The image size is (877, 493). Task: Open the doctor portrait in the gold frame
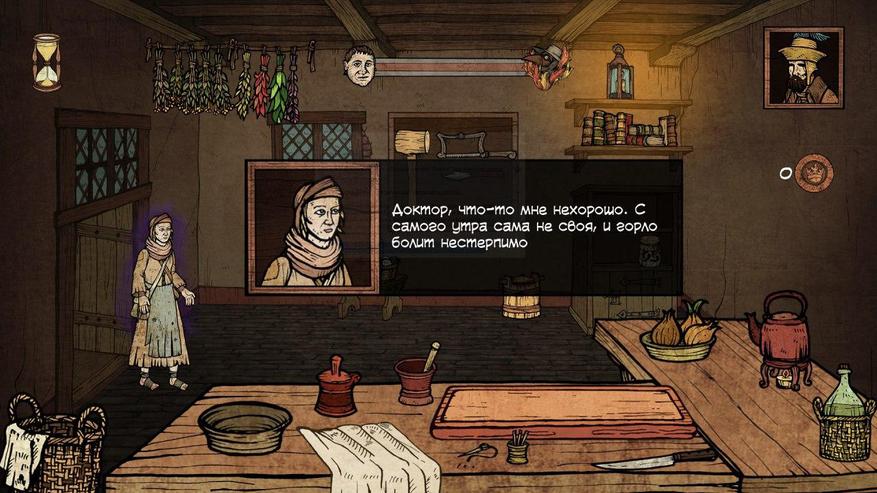(802, 67)
